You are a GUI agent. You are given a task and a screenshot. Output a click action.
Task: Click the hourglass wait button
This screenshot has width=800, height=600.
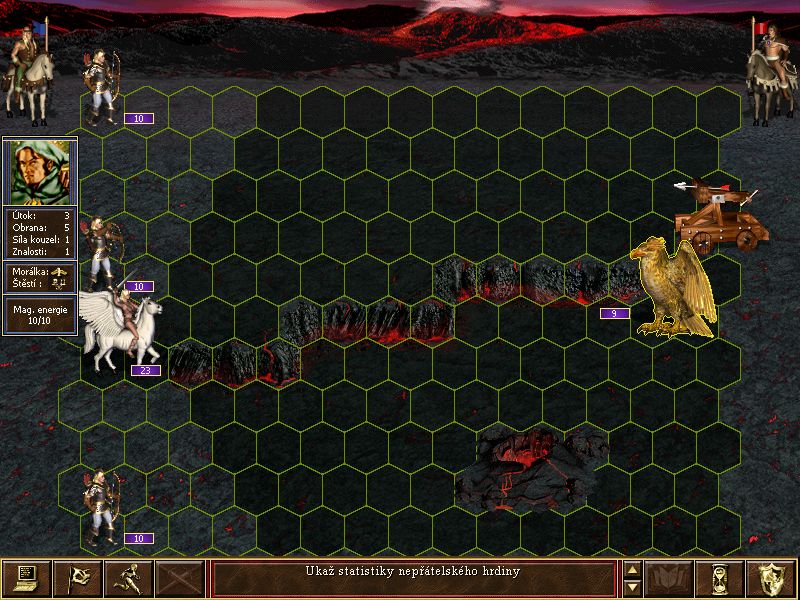click(x=721, y=578)
